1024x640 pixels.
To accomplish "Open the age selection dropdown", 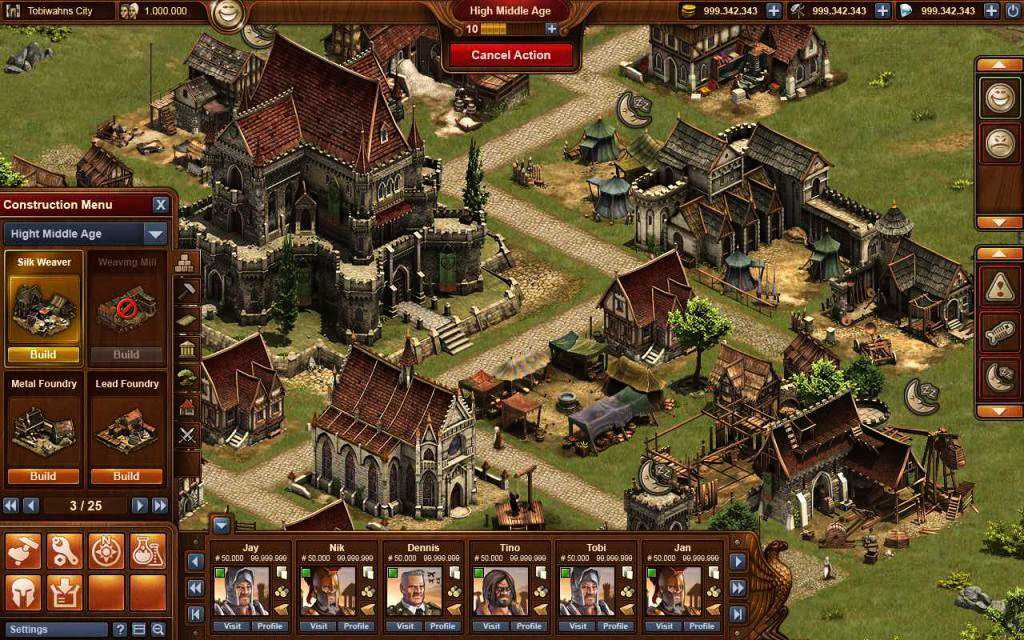I will click(155, 234).
